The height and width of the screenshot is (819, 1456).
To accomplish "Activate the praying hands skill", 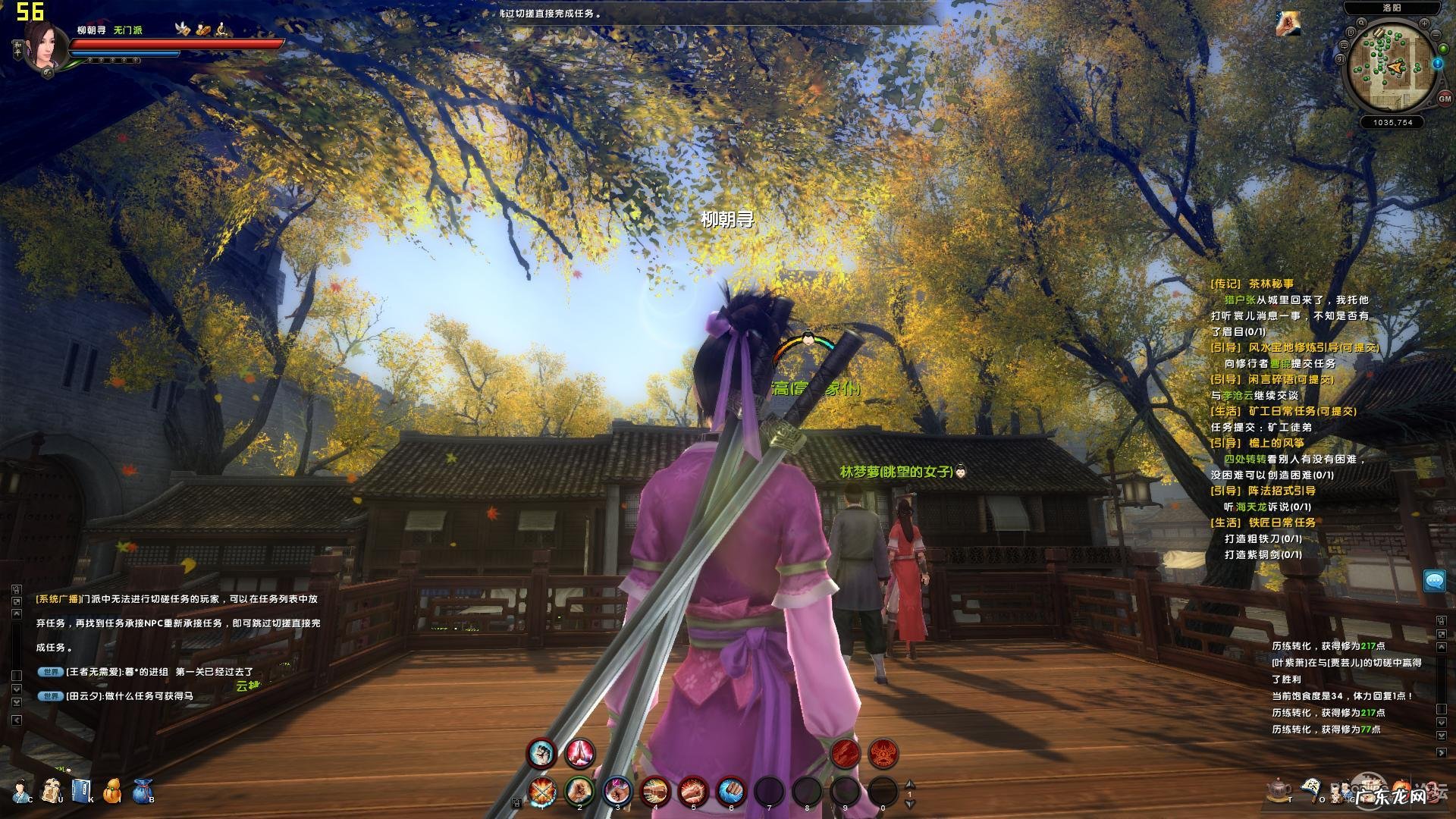I will (x=580, y=753).
